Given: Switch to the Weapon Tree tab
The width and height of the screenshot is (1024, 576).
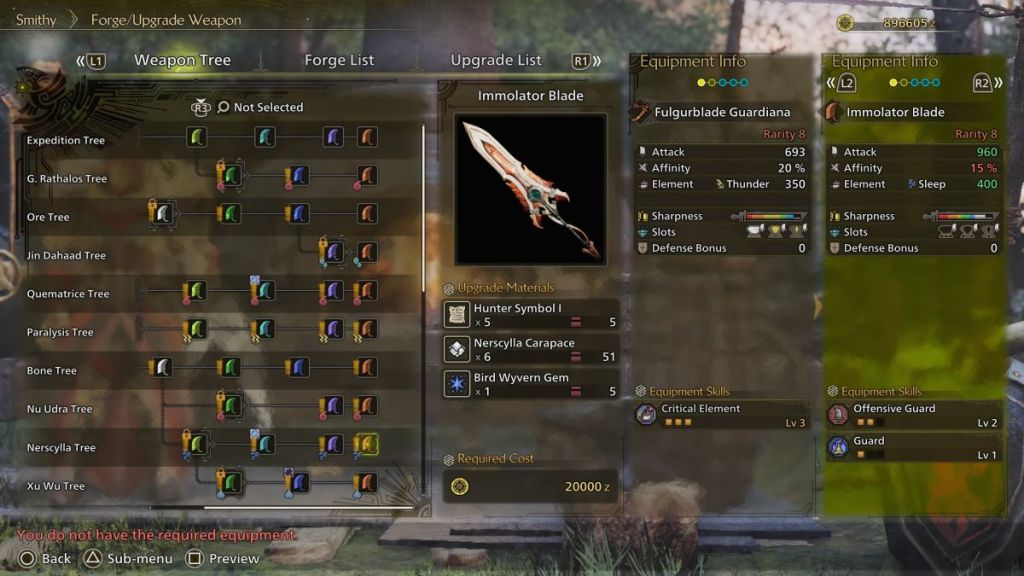Looking at the screenshot, I should pyautogui.click(x=182, y=61).
